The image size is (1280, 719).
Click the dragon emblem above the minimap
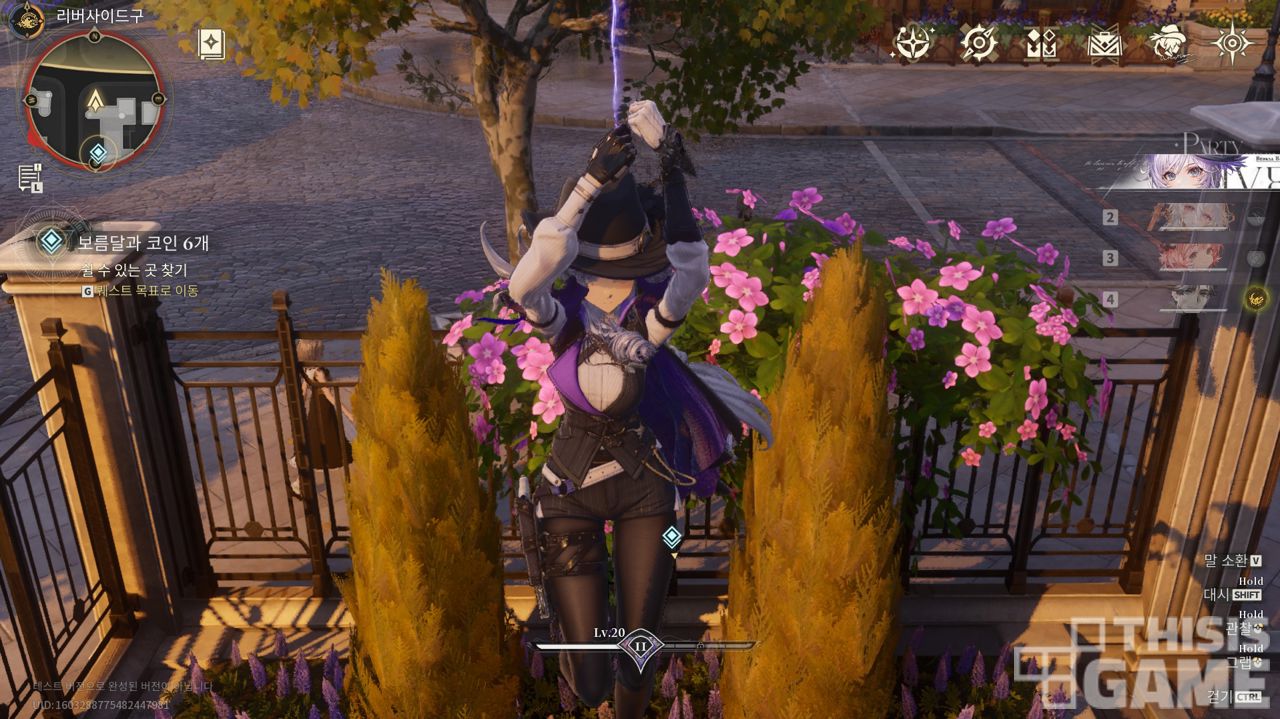coord(26,17)
